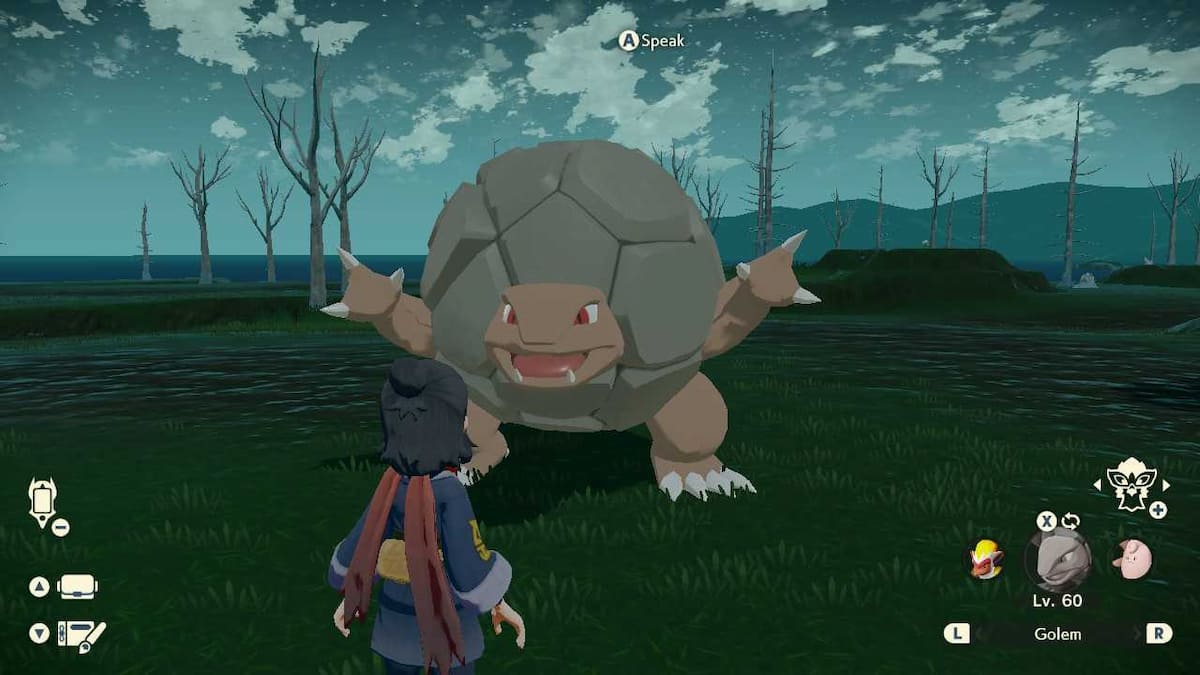Image resolution: width=1200 pixels, height=675 pixels.
Task: Select the Golem party portrait
Action: pos(1057,560)
